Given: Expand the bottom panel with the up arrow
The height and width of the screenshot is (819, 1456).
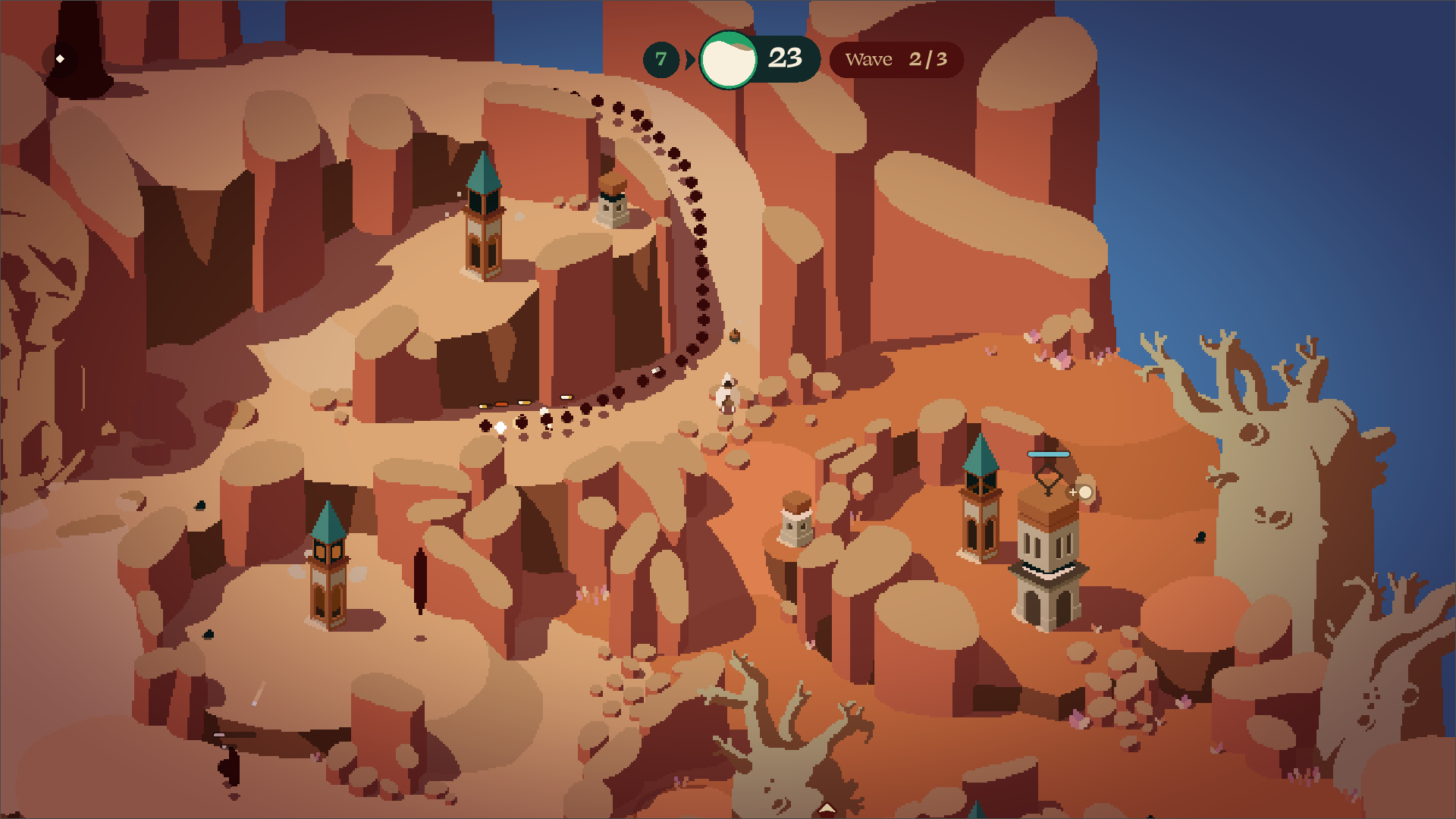Looking at the screenshot, I should coord(827,808).
